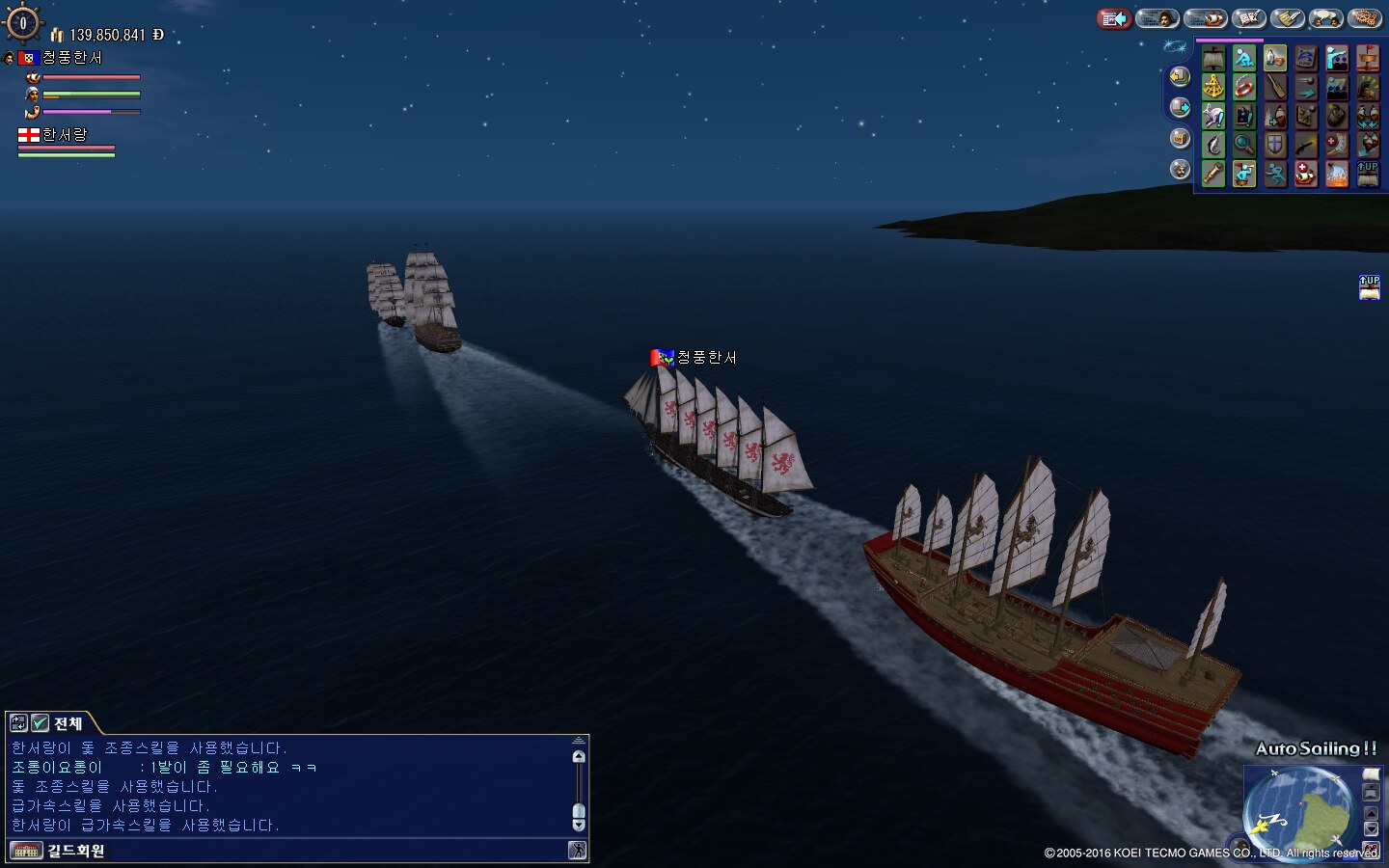Collapse the menu bar with the arrow button
Viewport: 1389px width, 868px height.
[1114, 18]
